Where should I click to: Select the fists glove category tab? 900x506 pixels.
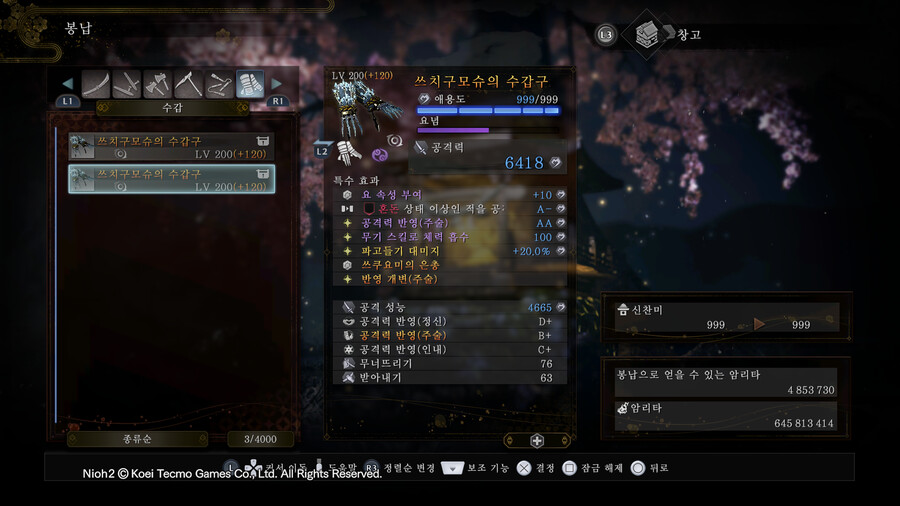[250, 84]
